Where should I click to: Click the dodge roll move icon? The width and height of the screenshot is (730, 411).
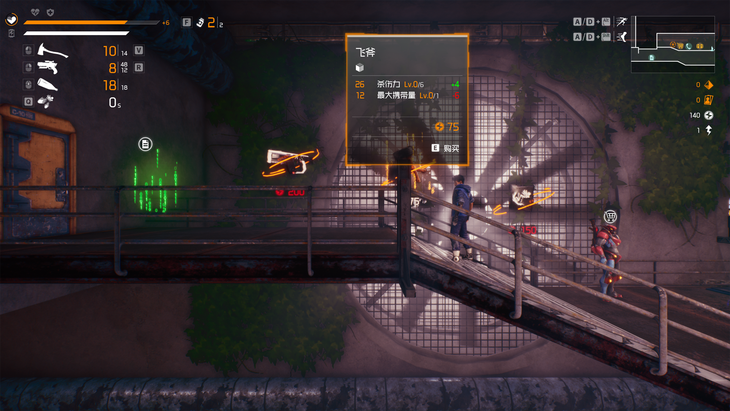pyautogui.click(x=622, y=37)
